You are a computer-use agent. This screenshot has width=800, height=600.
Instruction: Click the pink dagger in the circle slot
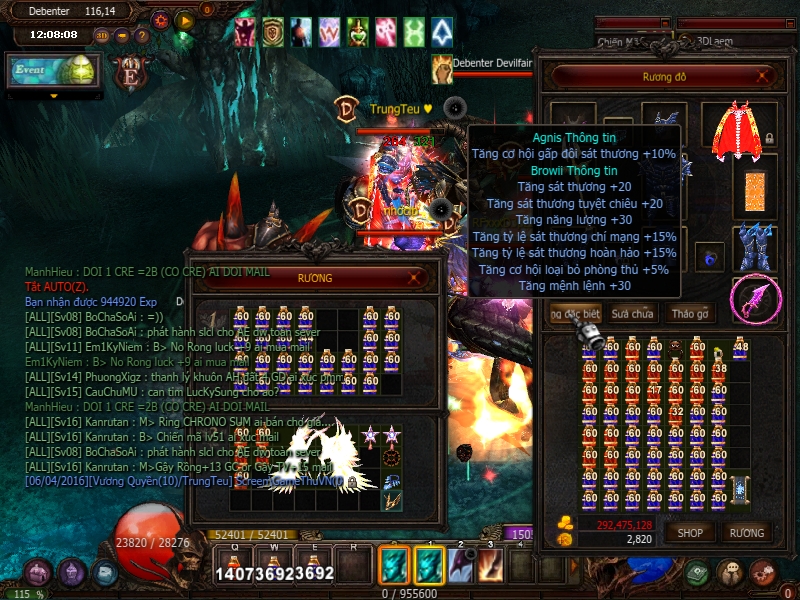coord(755,299)
